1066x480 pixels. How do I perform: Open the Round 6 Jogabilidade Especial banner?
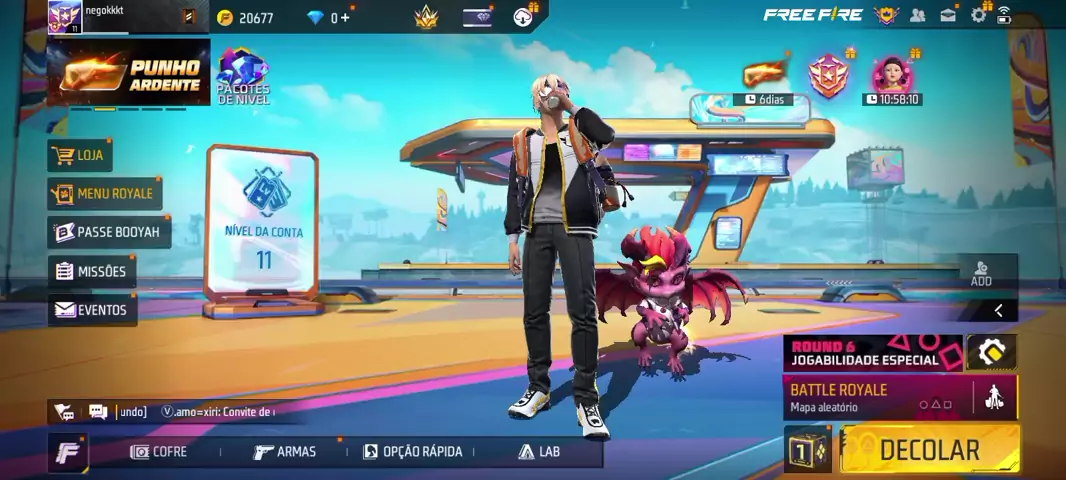coord(872,353)
